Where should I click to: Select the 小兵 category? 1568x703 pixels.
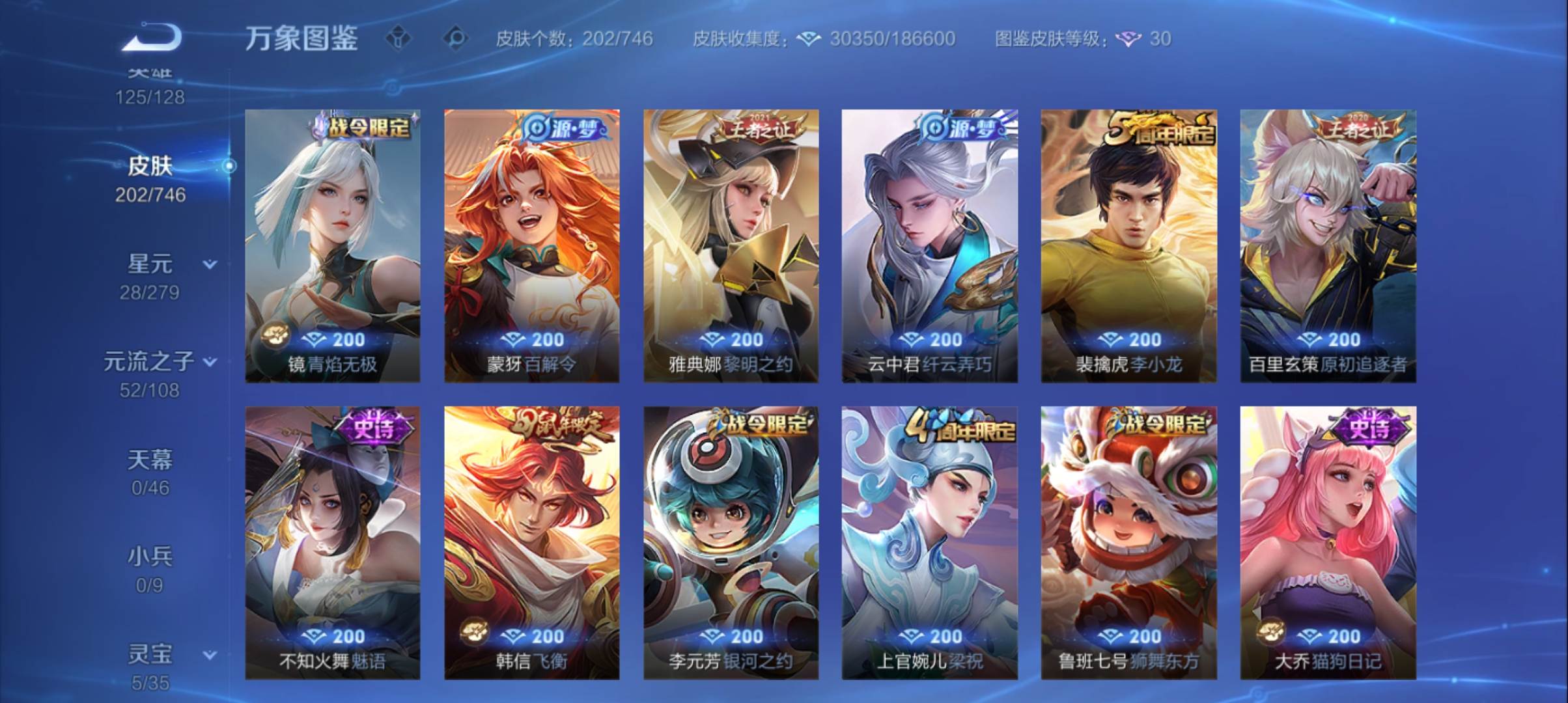click(x=150, y=569)
